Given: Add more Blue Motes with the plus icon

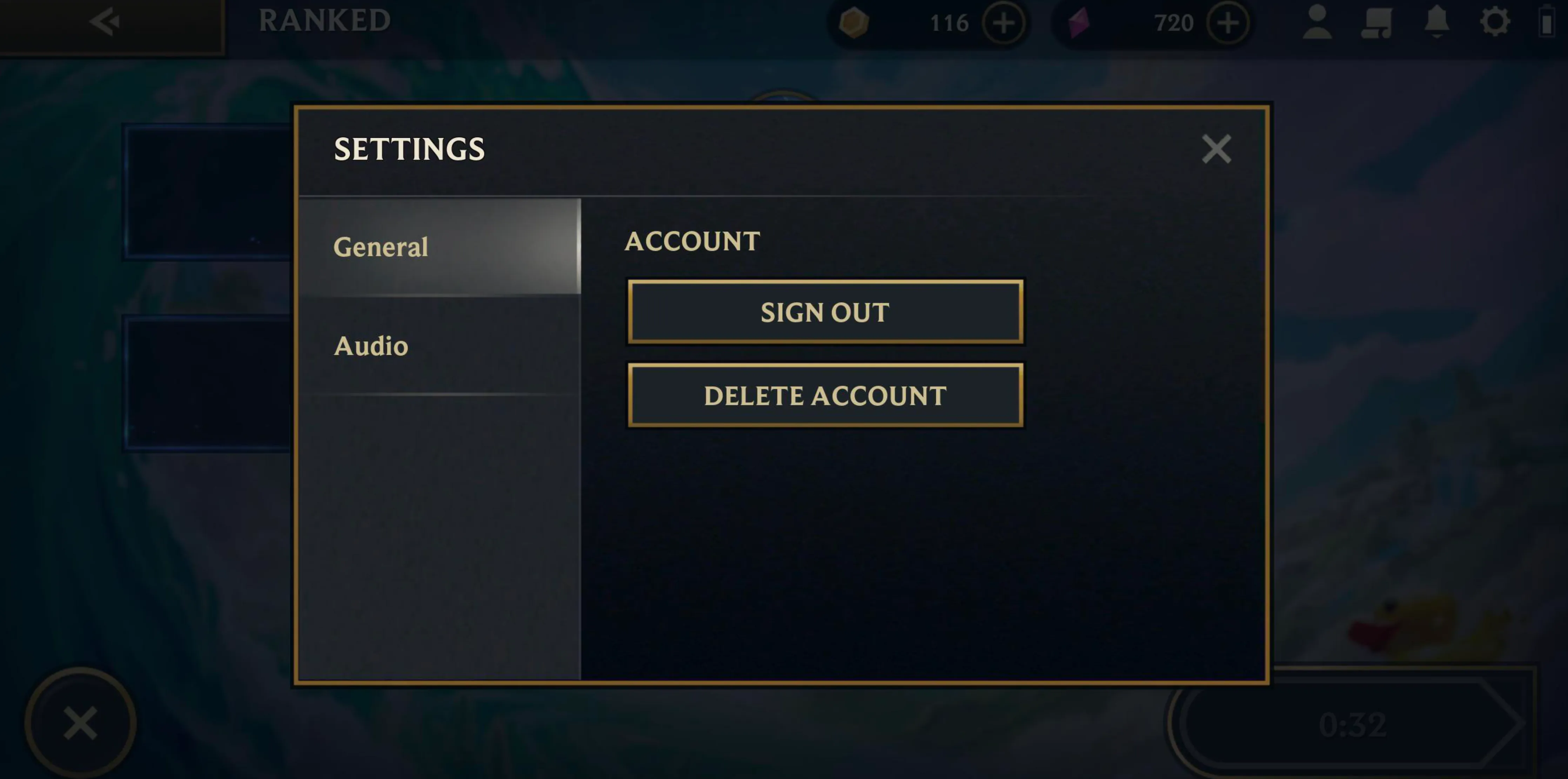Looking at the screenshot, I should pyautogui.click(x=1004, y=23).
